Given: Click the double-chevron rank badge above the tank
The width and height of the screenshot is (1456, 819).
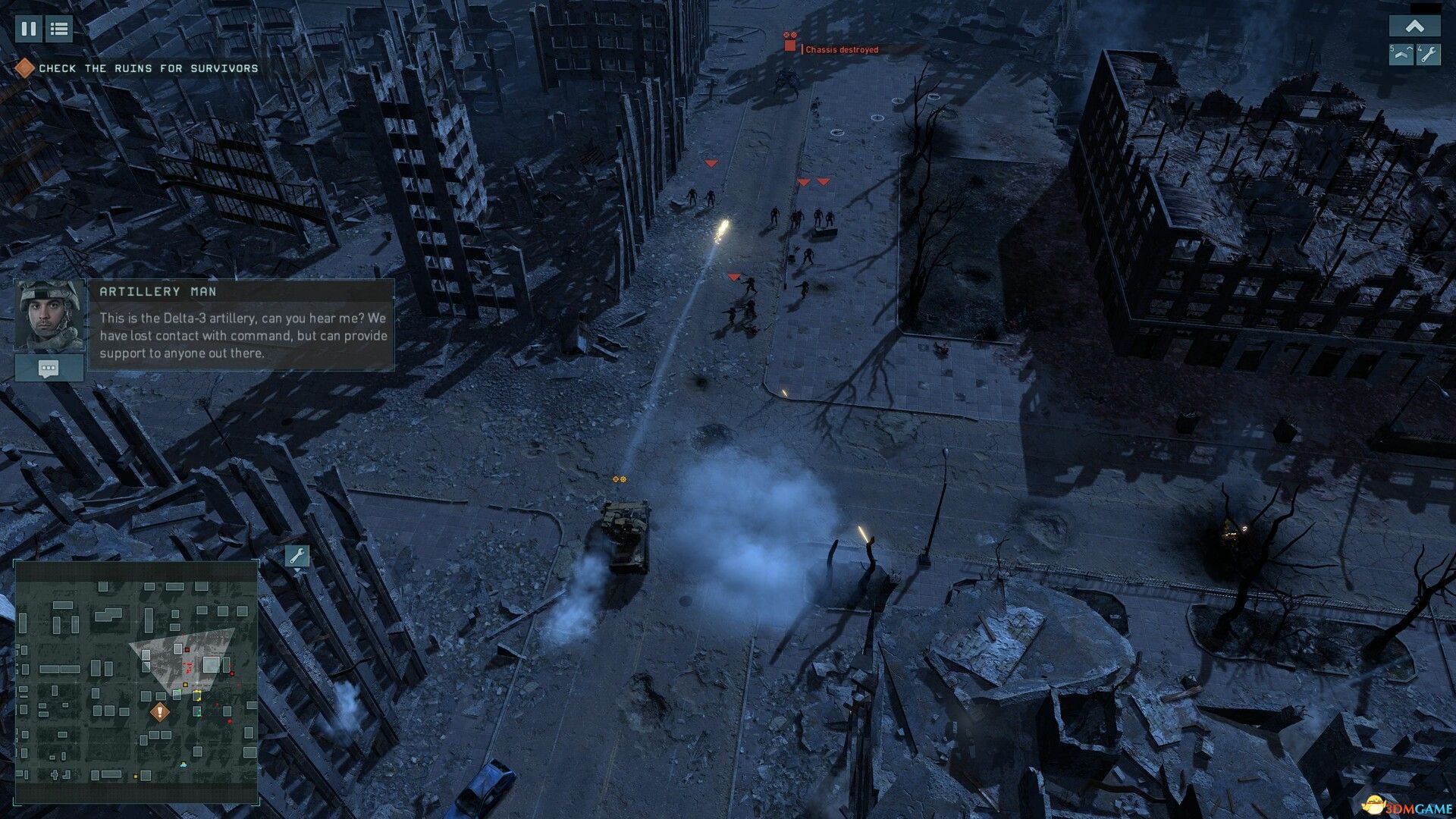Looking at the screenshot, I should pos(619,479).
